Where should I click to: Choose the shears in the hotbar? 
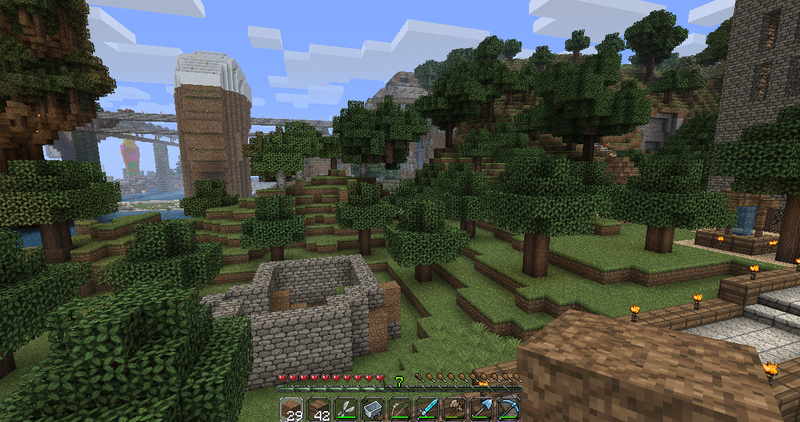tap(346, 409)
